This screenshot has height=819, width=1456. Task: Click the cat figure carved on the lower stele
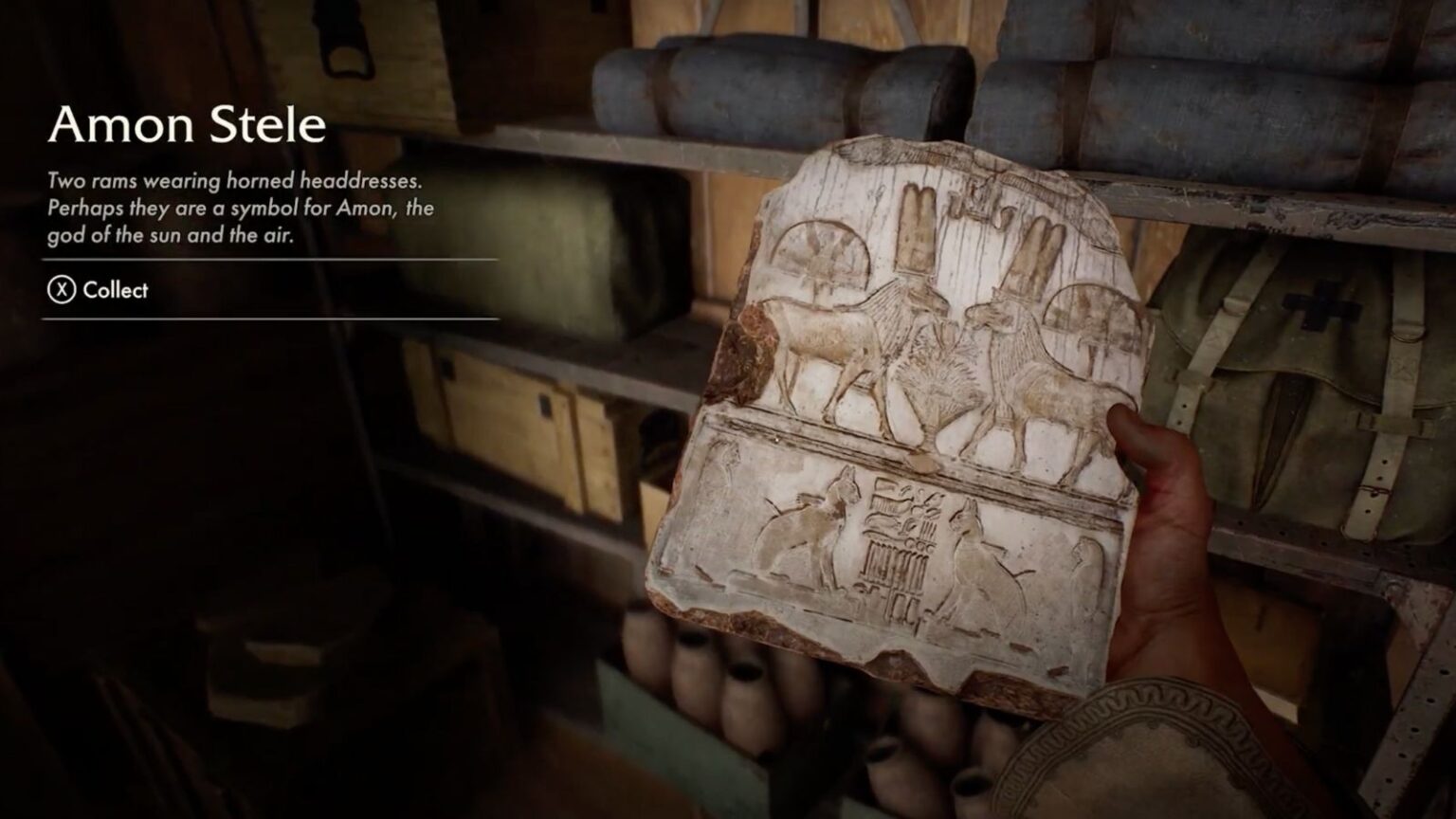(810, 536)
